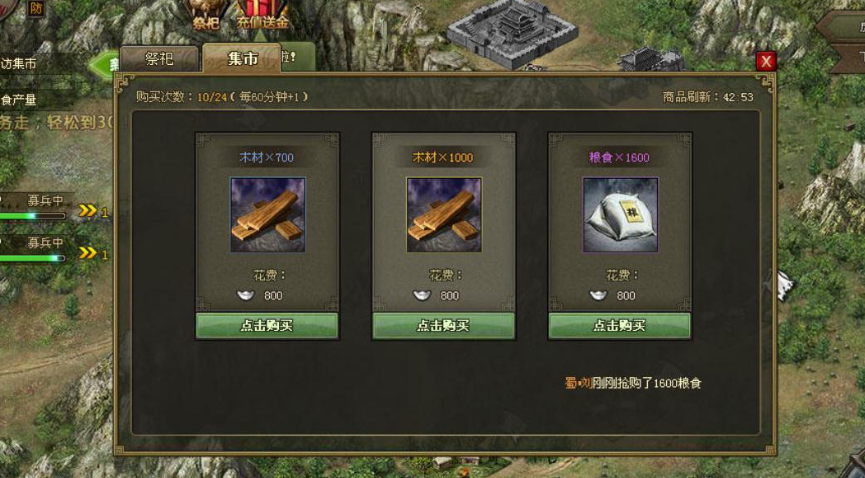Select the 木材×700 wood plank thumbnail
865x478 pixels.
pos(267,215)
